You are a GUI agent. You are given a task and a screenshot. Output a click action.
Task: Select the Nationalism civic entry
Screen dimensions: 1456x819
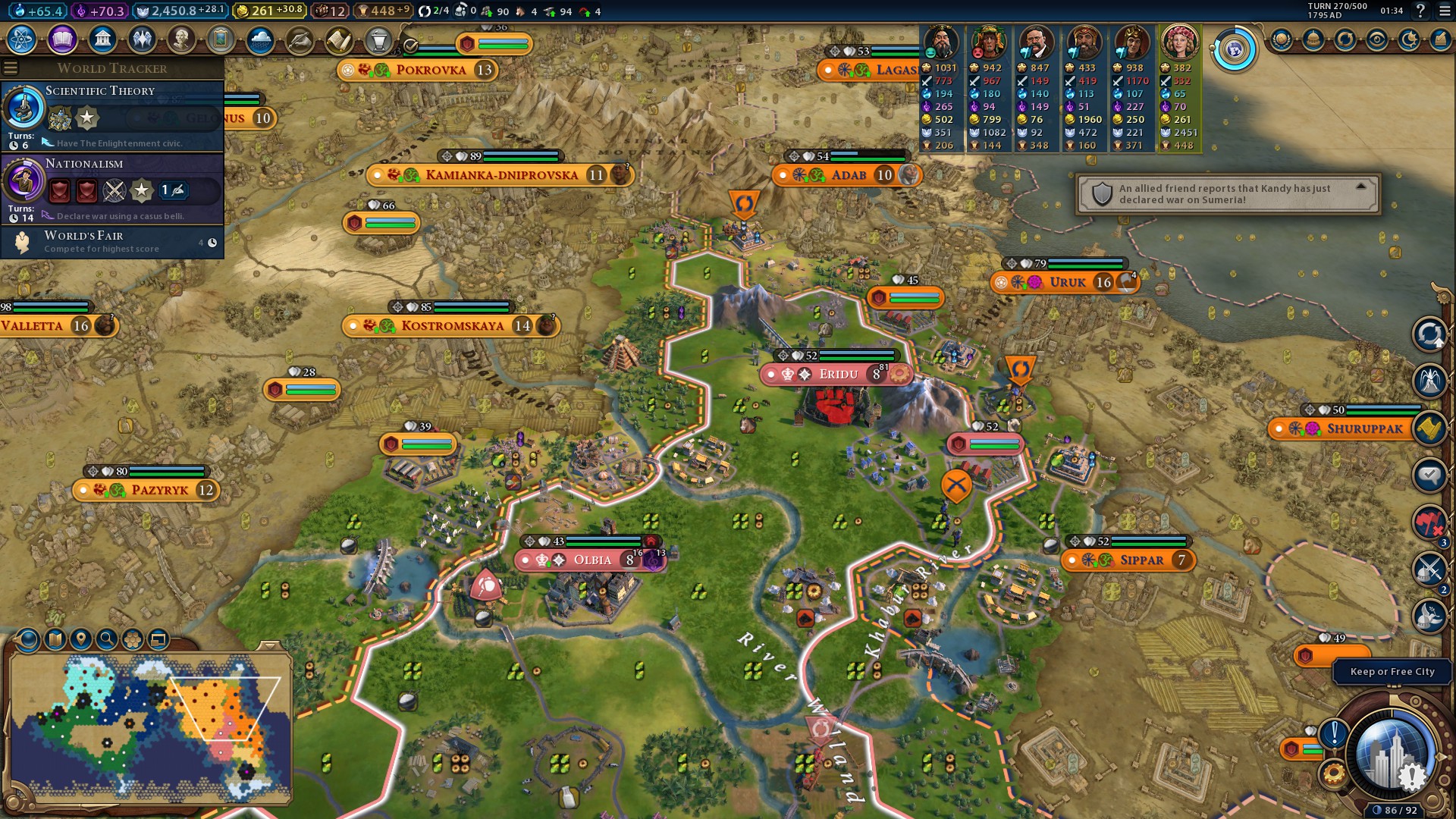click(x=114, y=188)
